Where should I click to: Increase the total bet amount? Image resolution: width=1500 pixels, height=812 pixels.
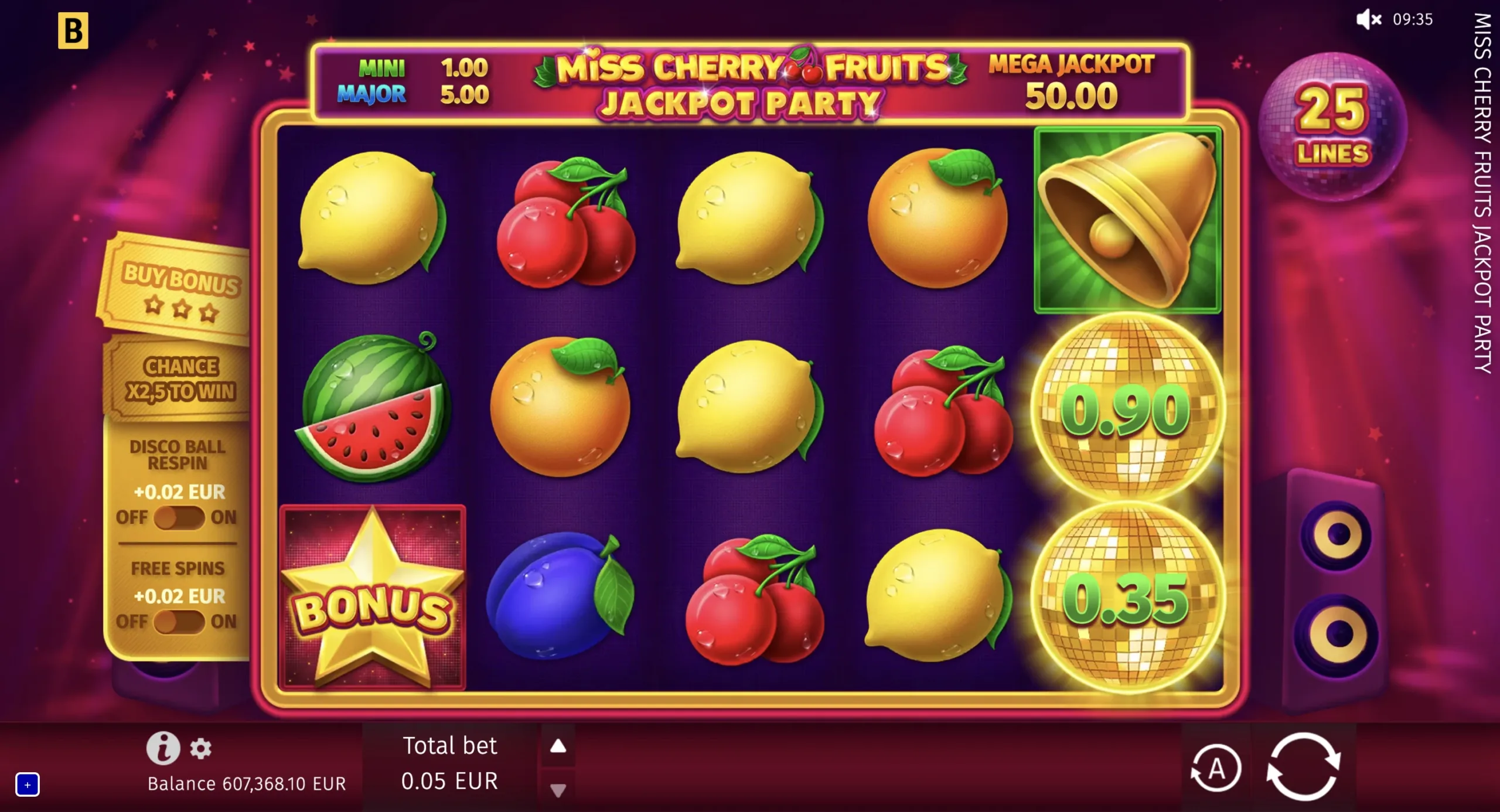pyautogui.click(x=558, y=745)
